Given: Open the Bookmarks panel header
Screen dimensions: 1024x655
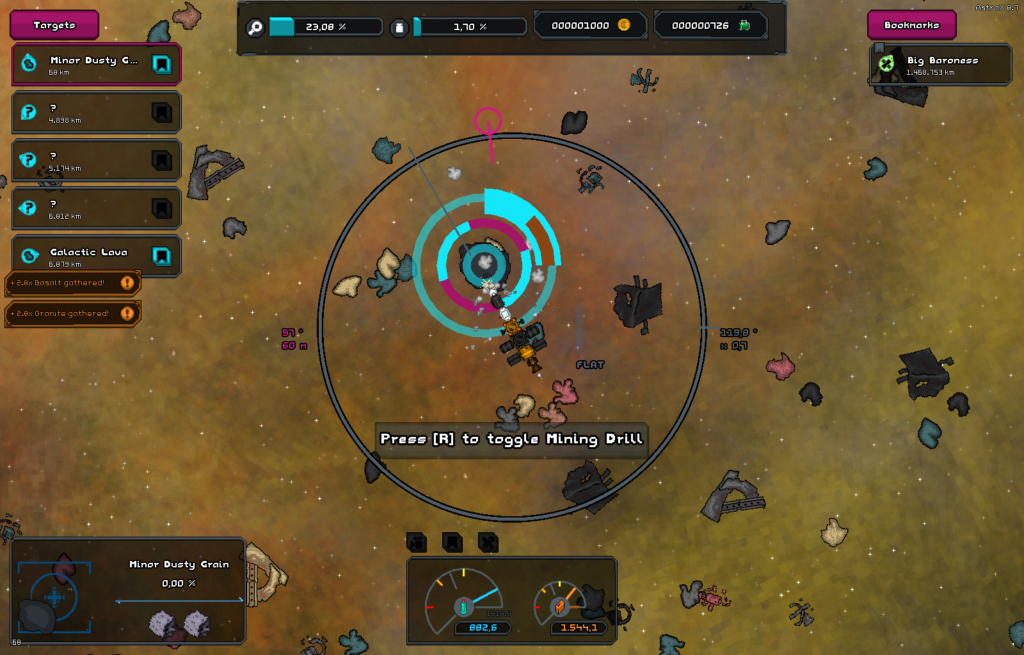Looking at the screenshot, I should (x=911, y=25).
